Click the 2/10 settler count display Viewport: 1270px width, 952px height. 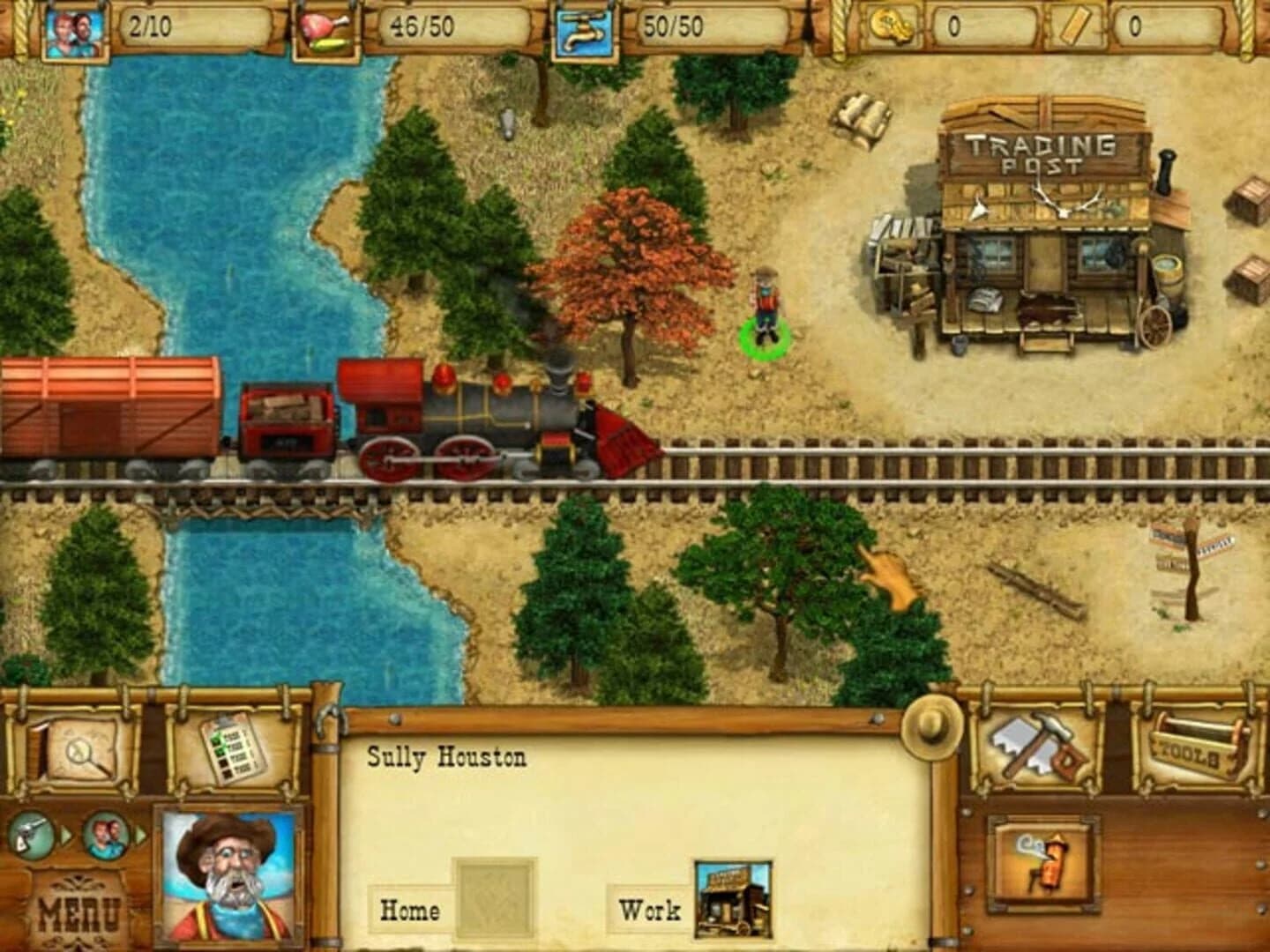tap(148, 26)
